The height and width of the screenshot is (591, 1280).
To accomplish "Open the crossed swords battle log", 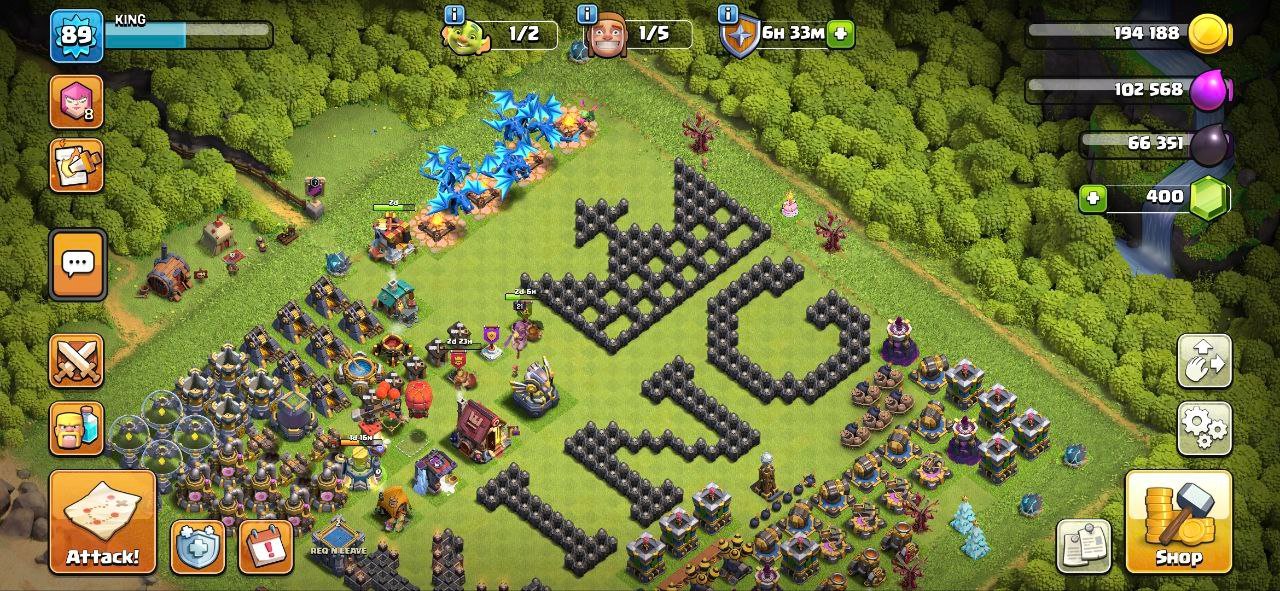I will coord(77,361).
